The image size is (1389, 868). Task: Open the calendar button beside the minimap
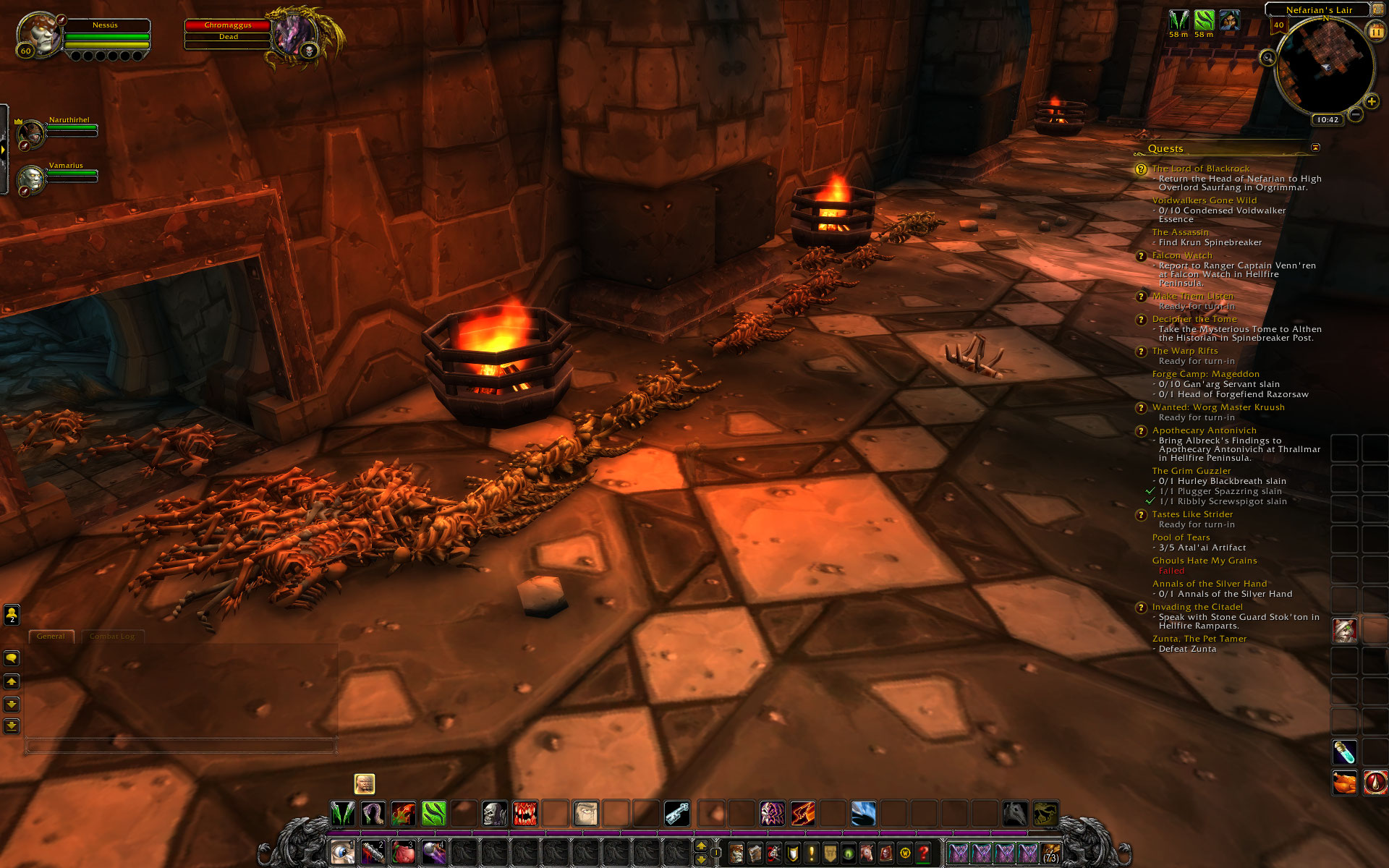[1375, 32]
